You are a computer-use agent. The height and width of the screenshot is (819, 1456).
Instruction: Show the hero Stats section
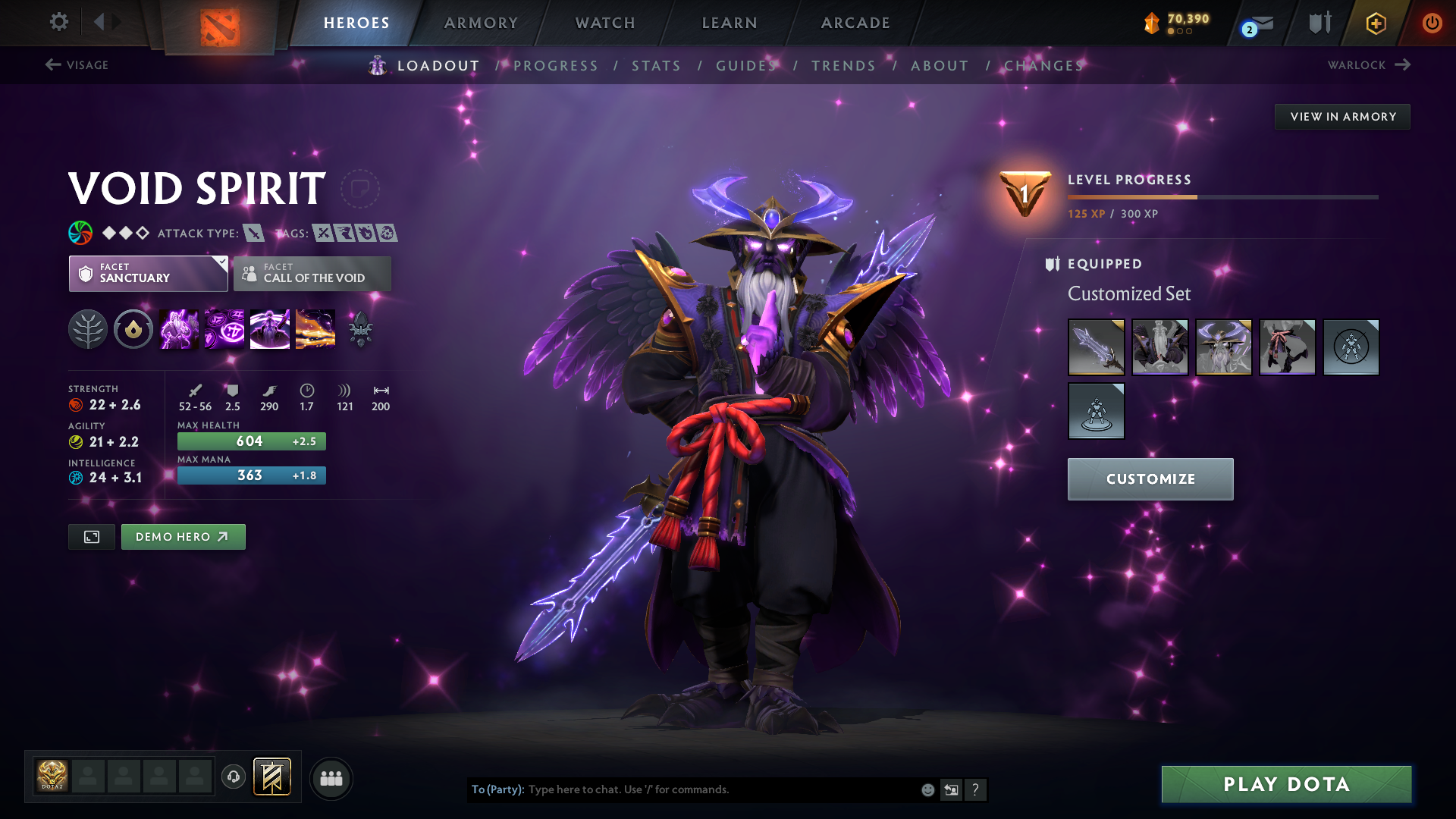pos(656,66)
